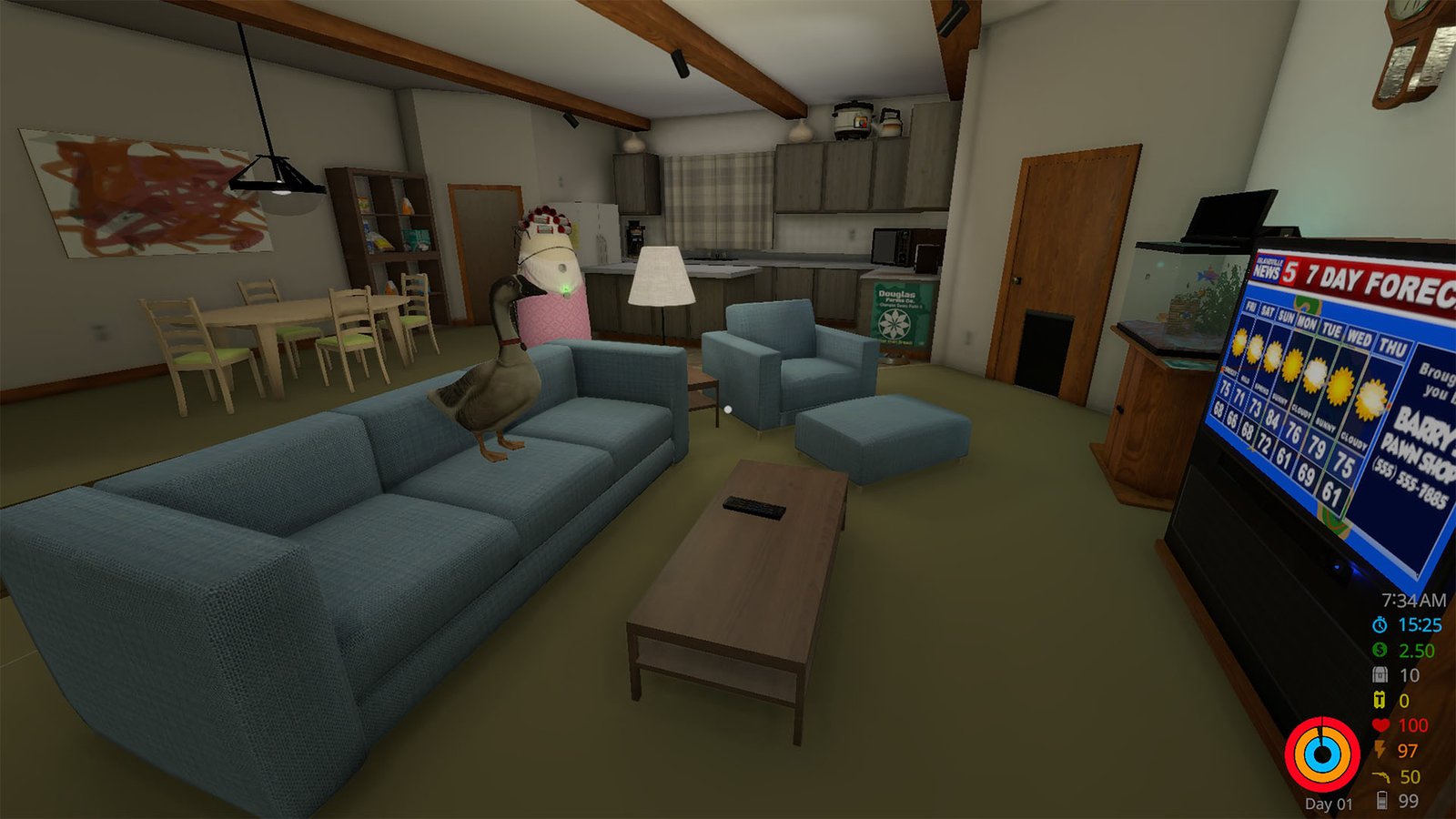The width and height of the screenshot is (1456, 819).
Task: Select the treasure chest storage icon
Action: click(x=1380, y=674)
